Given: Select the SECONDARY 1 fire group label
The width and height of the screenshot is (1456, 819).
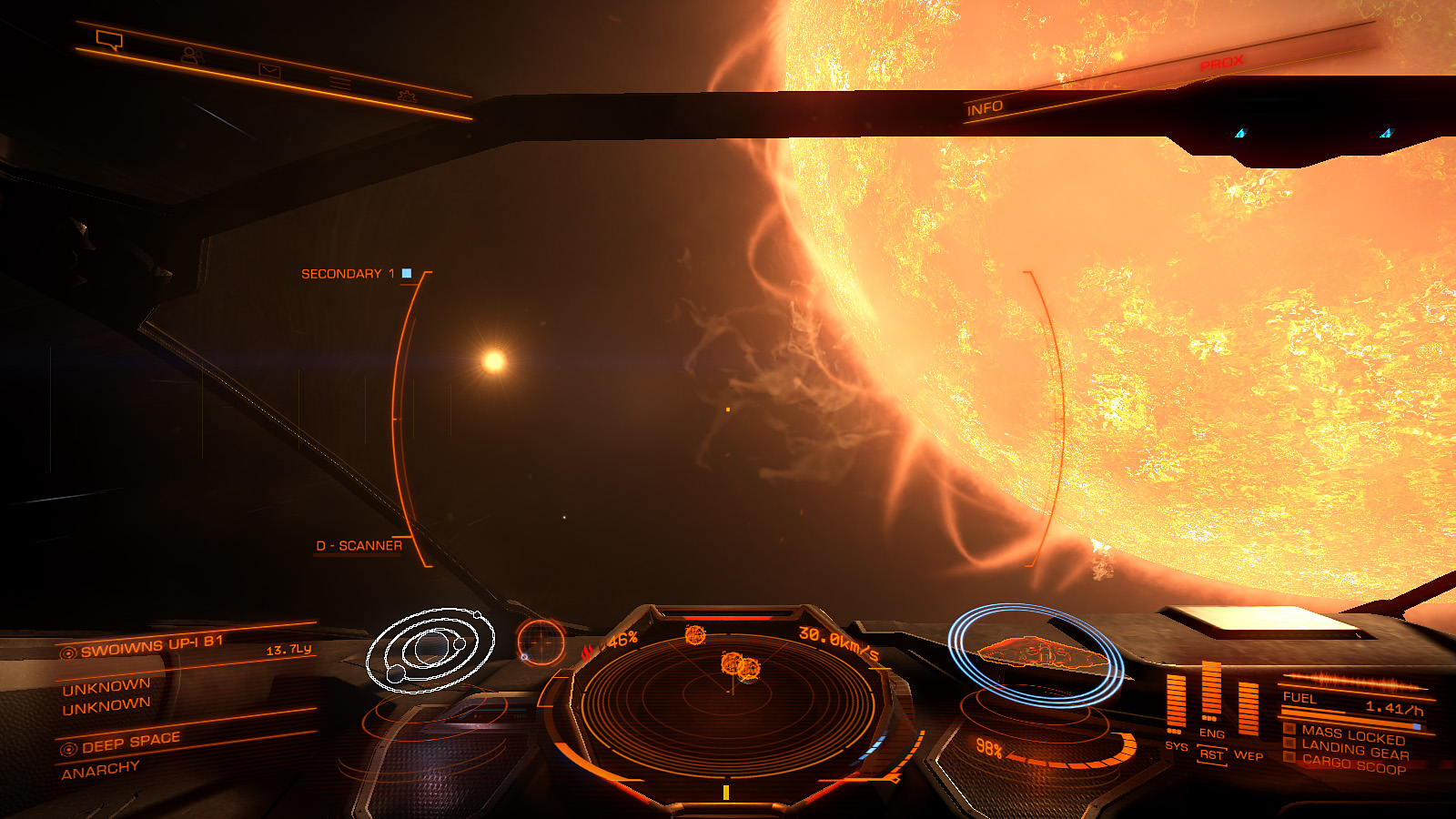Looking at the screenshot, I should coord(348,274).
